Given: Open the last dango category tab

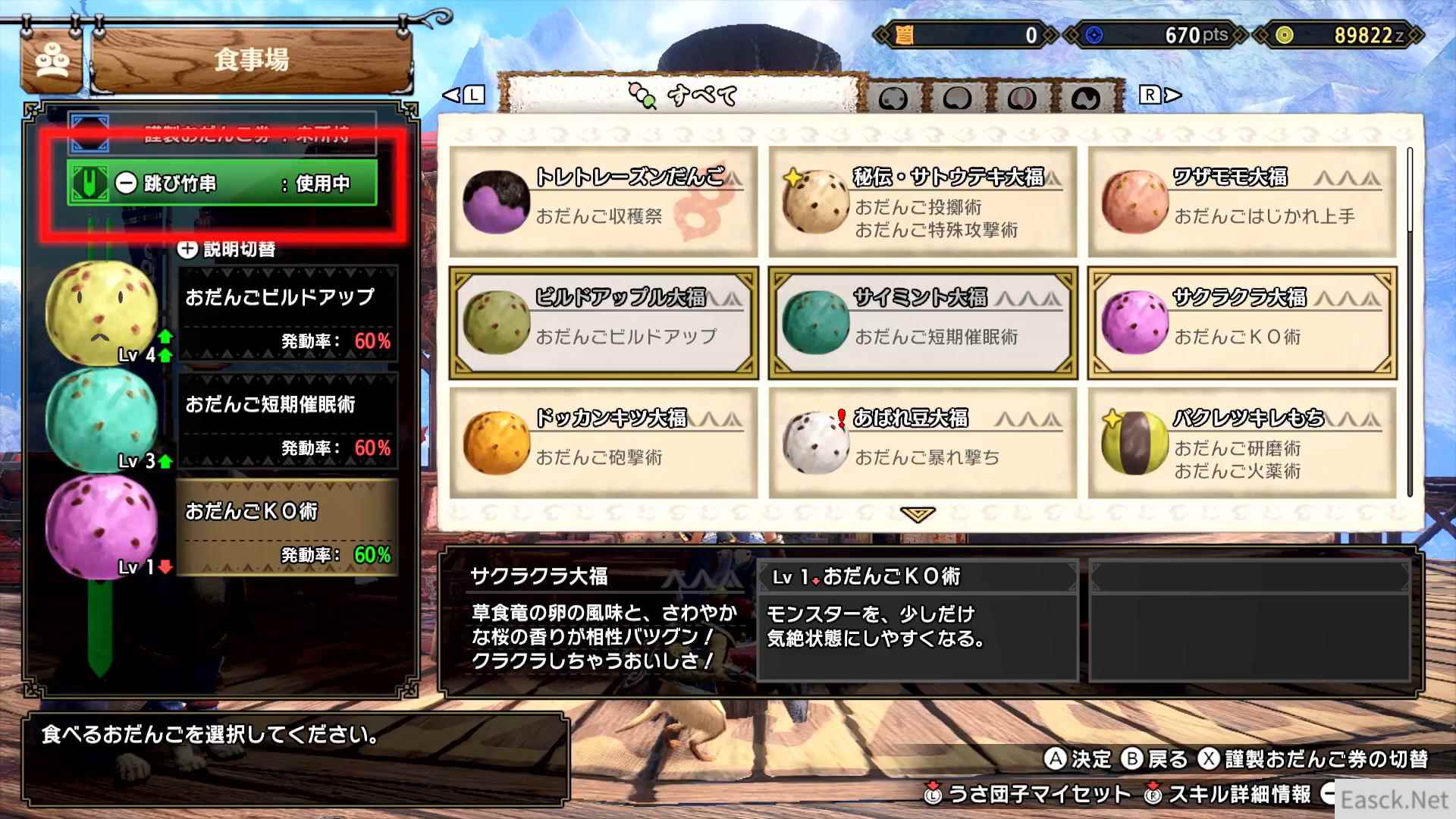Looking at the screenshot, I should point(1086,97).
